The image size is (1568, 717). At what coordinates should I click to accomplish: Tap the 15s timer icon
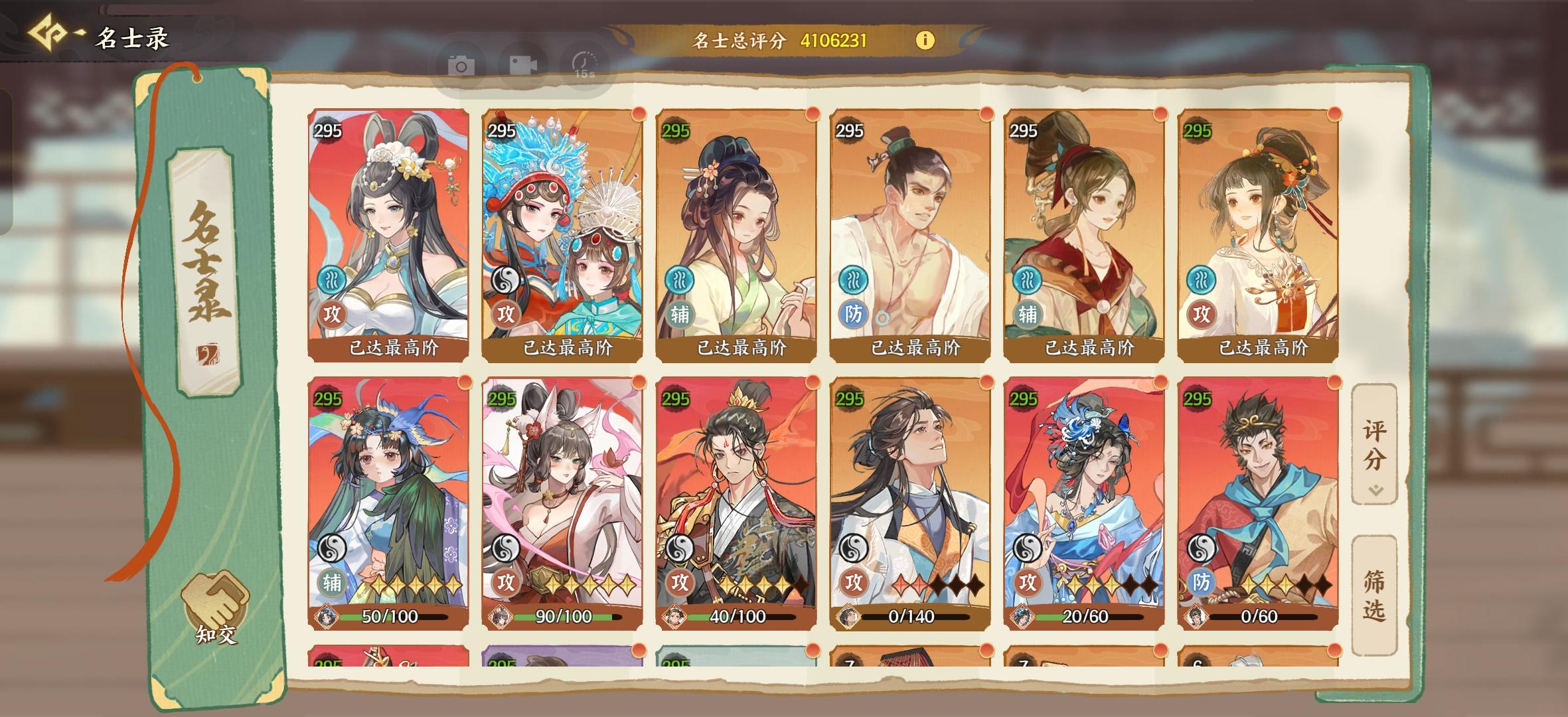tap(583, 66)
